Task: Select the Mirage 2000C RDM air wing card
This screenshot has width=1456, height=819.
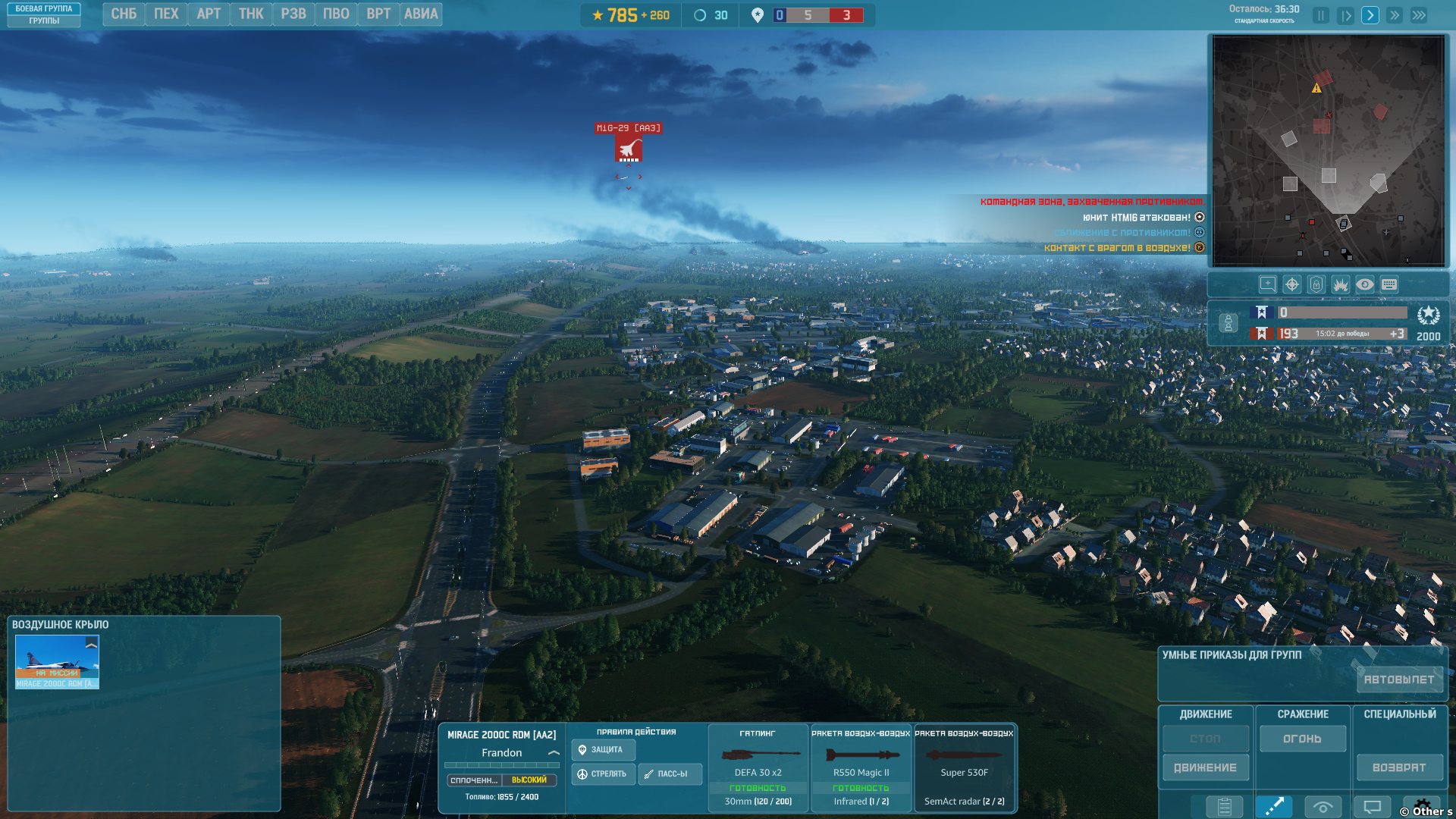Action: tap(57, 661)
